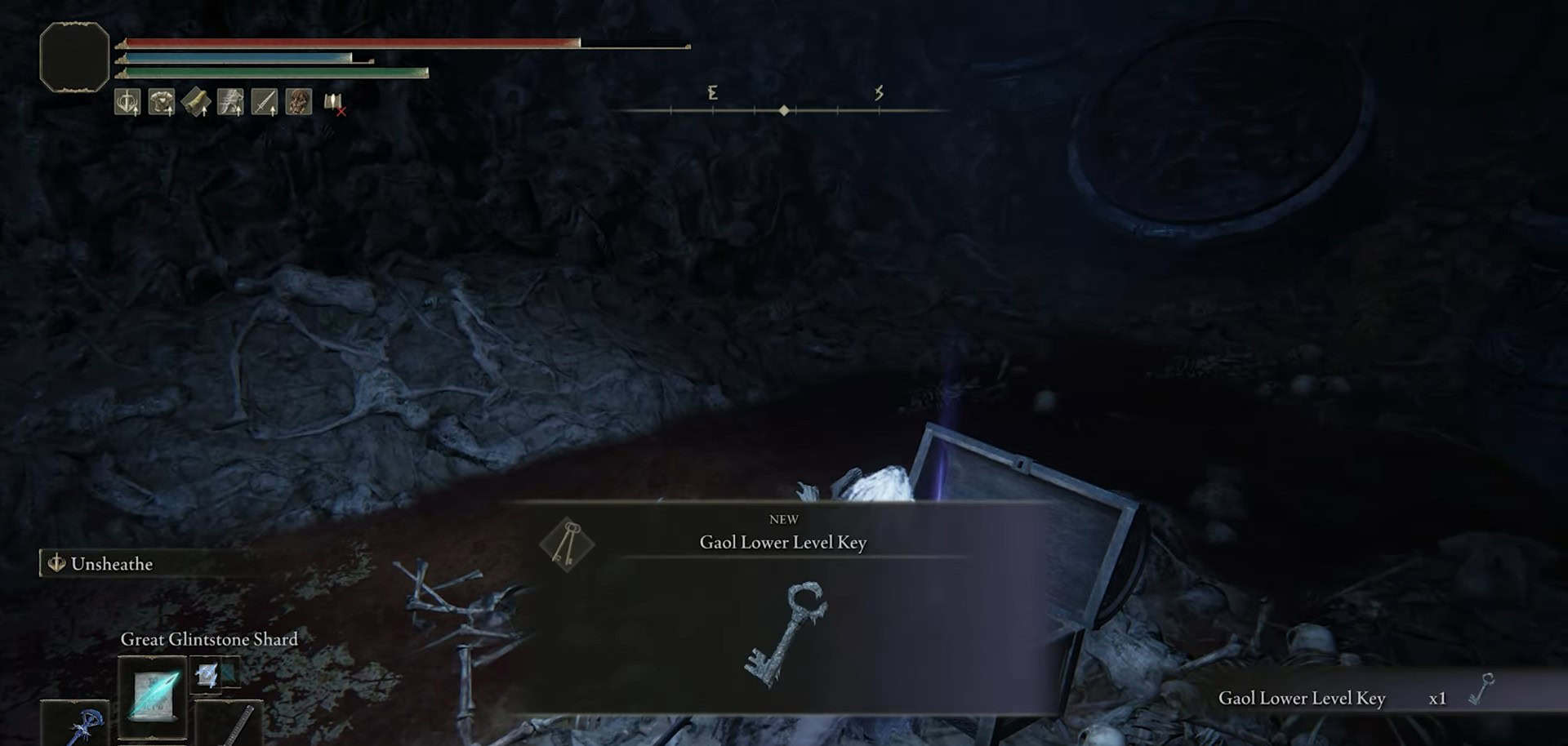Screen dimensions: 1568x746
Task: Select the chest armor buff icon
Action: (162, 102)
